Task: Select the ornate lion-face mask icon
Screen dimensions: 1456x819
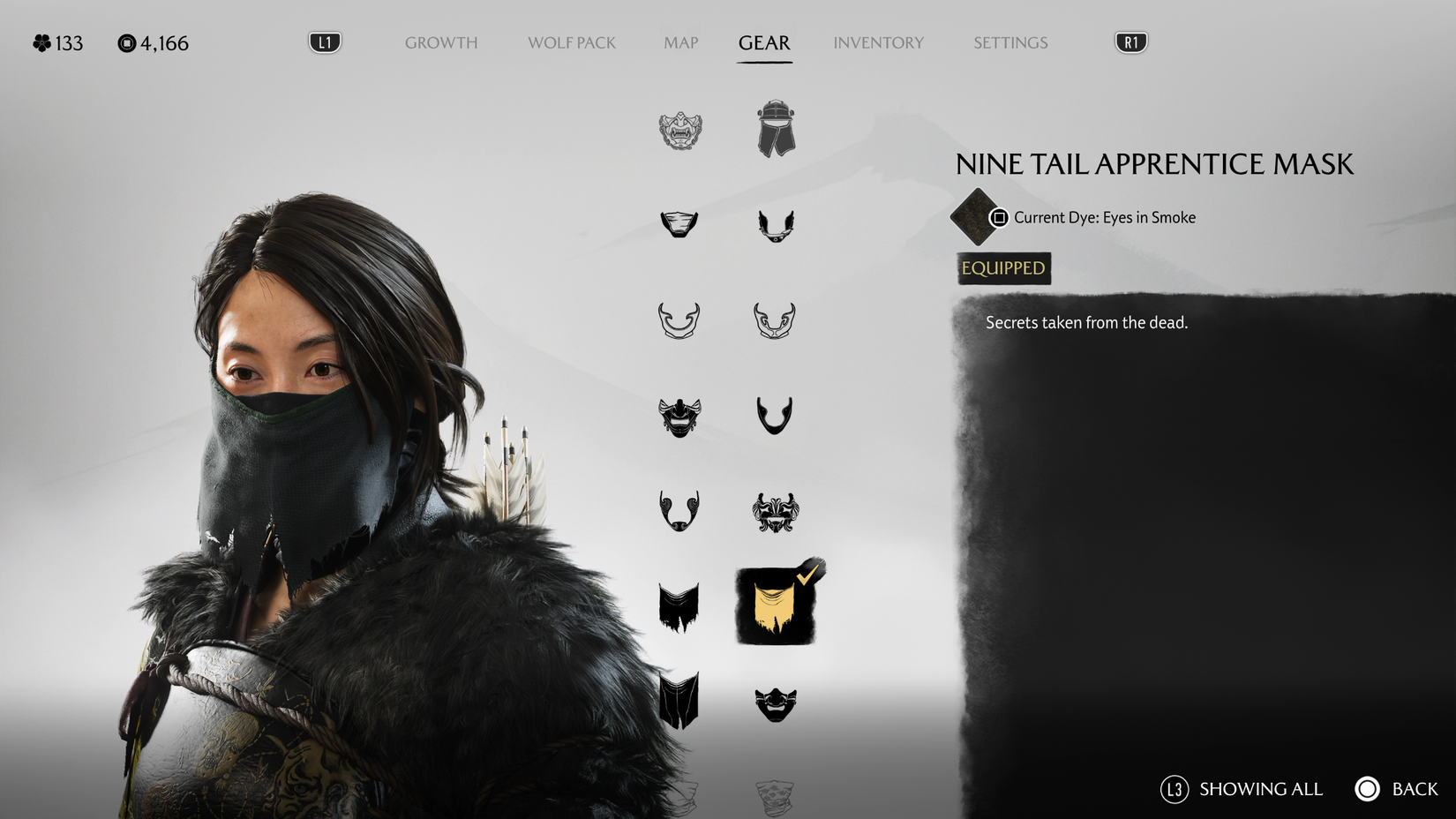Action: (777, 512)
